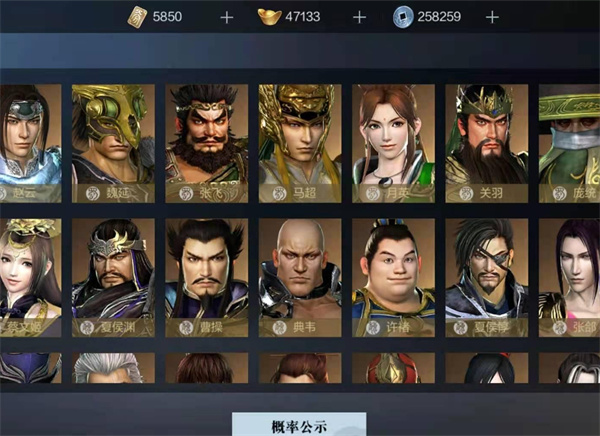Select 张飞 from the roster
The image size is (600, 436).
[x=206, y=141]
